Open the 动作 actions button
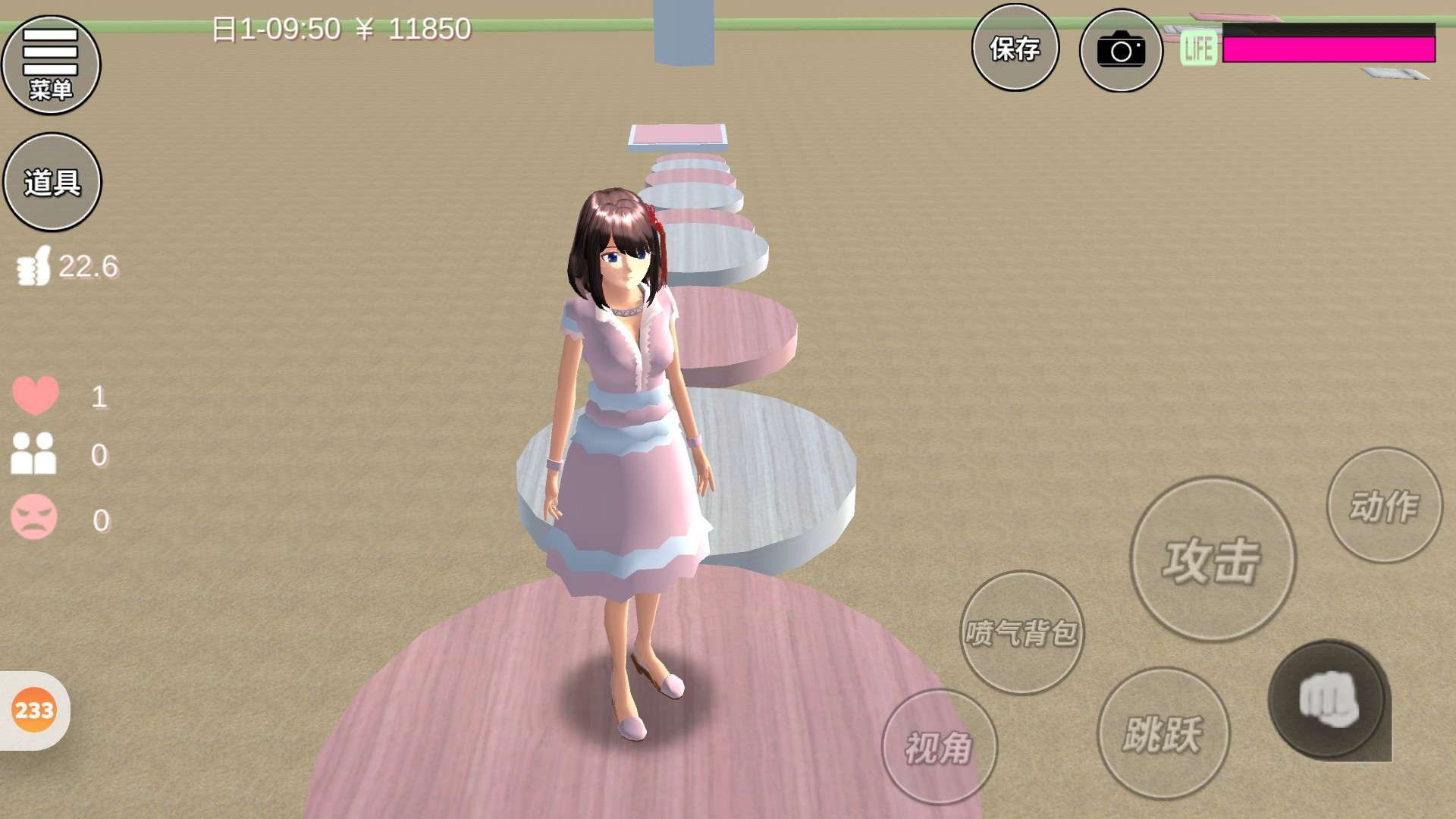Image resolution: width=1456 pixels, height=819 pixels. pos(1384,506)
